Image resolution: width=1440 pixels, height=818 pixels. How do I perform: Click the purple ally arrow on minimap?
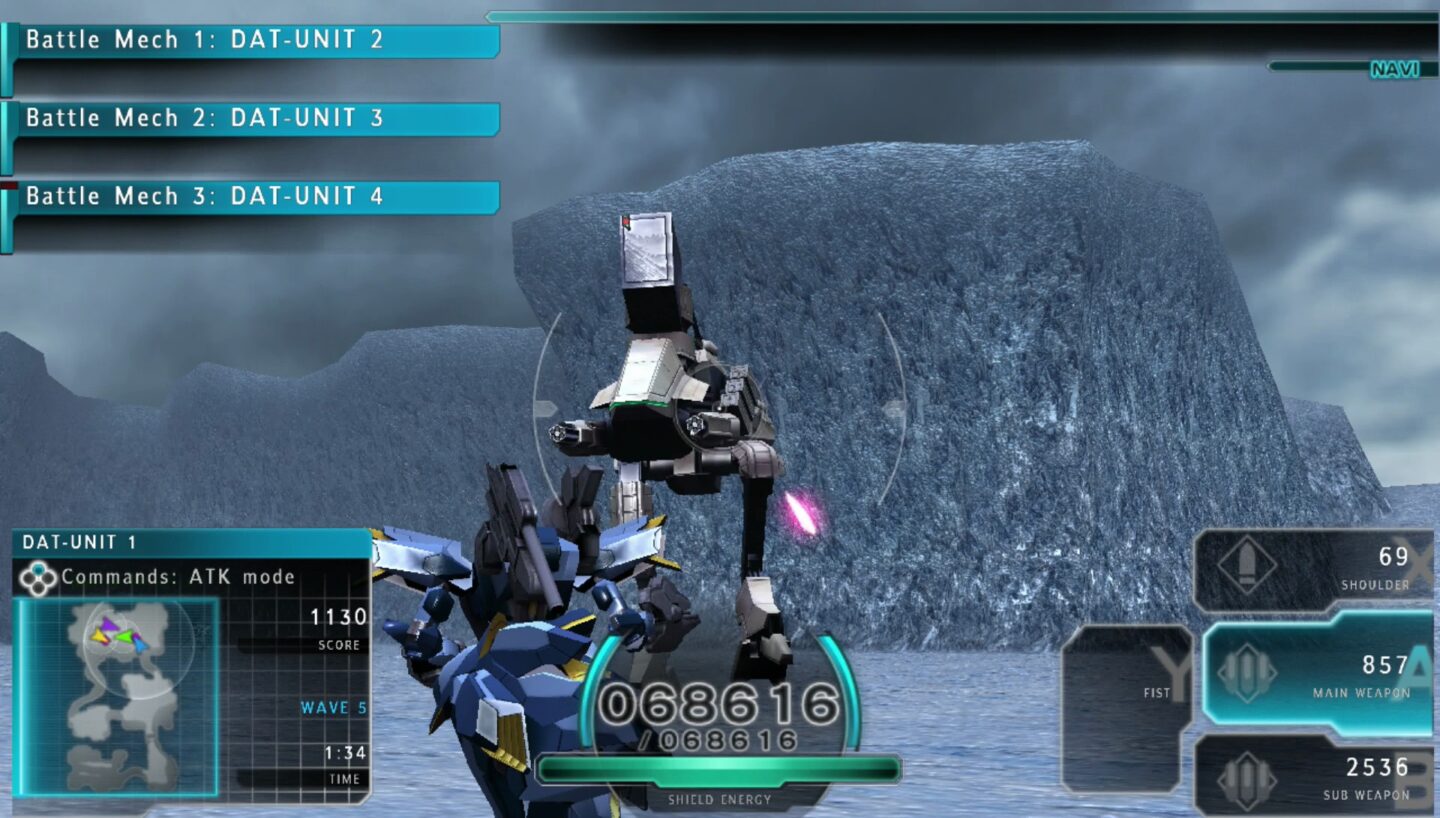(110, 624)
